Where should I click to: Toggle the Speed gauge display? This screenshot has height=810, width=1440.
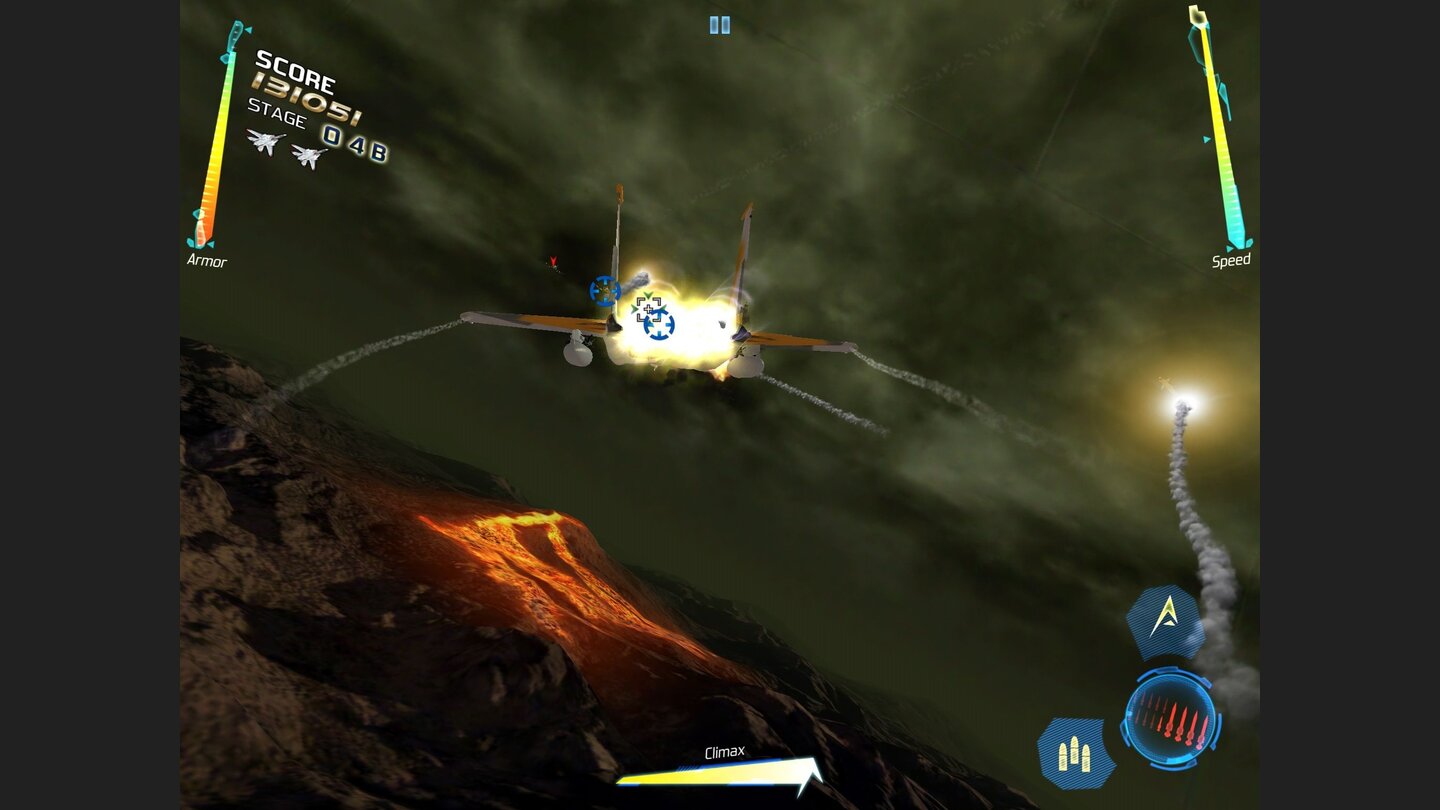[1230, 261]
